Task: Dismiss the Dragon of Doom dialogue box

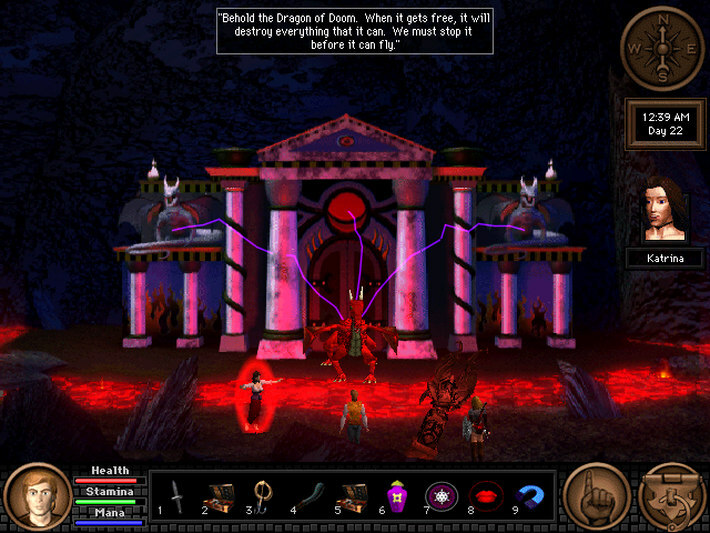Action: (354, 31)
